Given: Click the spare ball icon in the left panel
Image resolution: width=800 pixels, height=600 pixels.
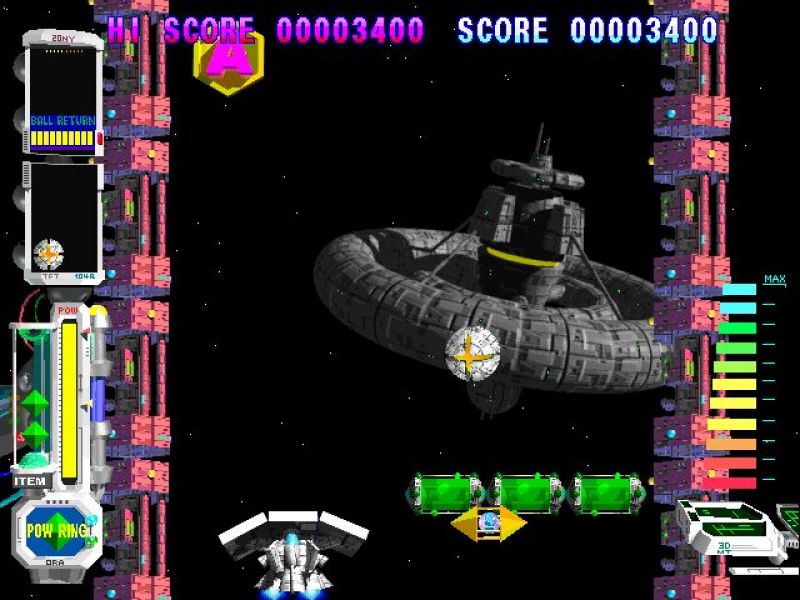Looking at the screenshot, I should coord(49,254).
